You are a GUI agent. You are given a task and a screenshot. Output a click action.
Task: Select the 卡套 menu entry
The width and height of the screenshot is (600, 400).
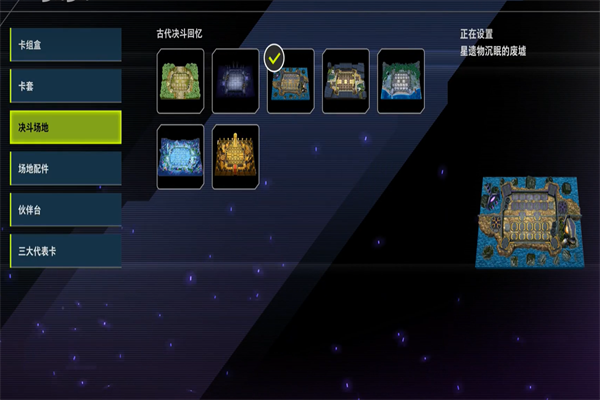tap(66, 85)
